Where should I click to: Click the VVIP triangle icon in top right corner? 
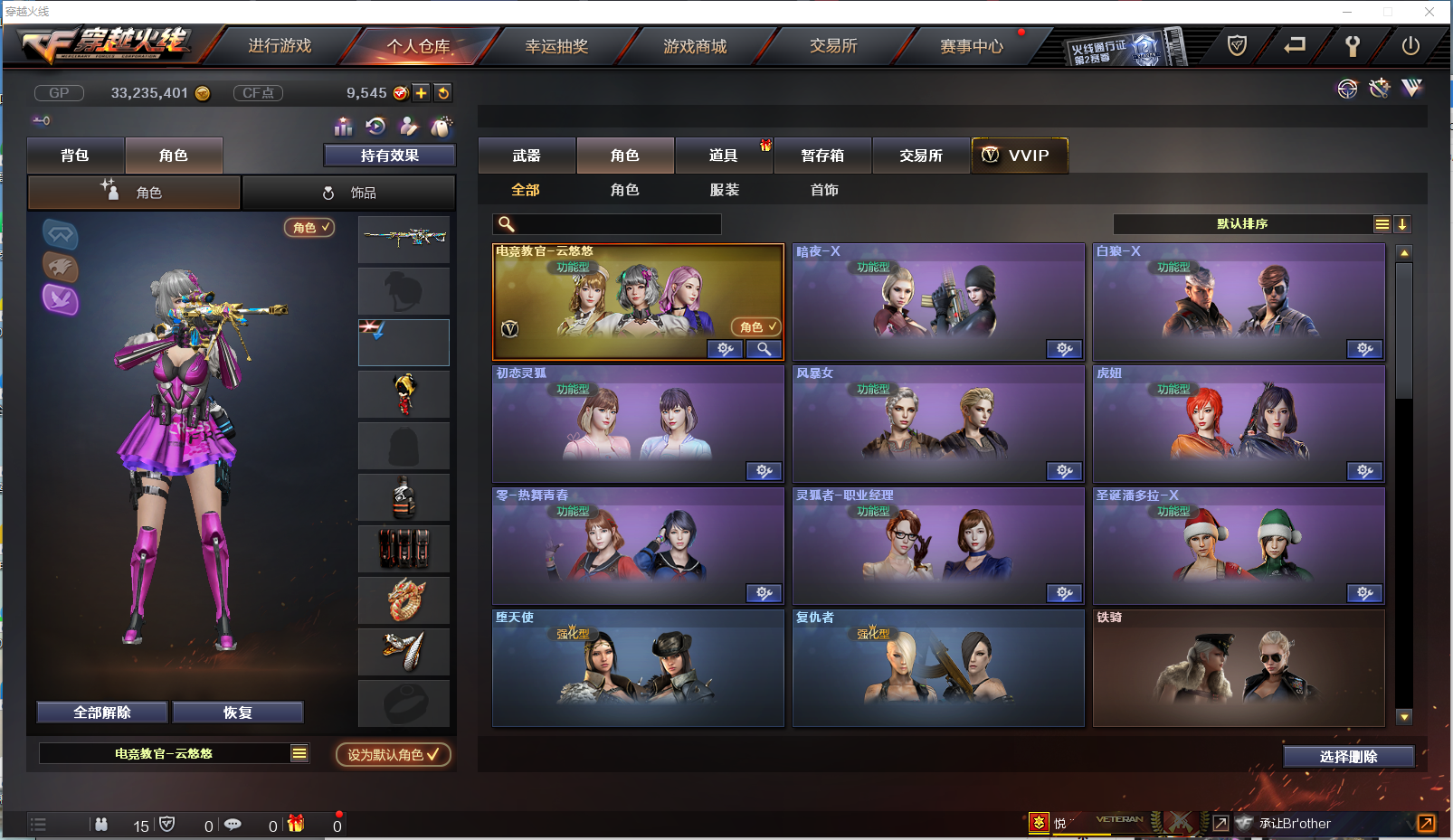(1411, 89)
